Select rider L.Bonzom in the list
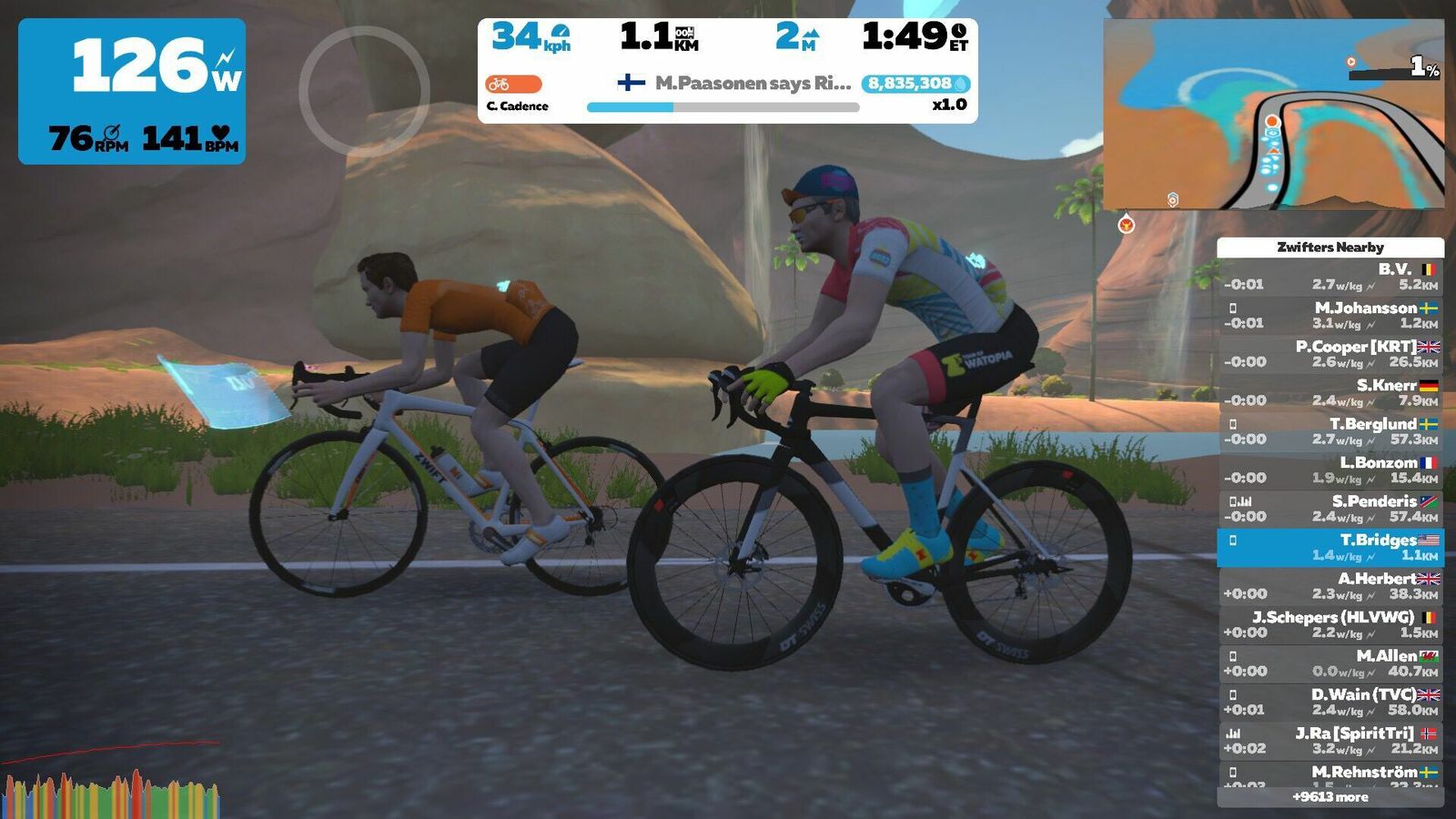1456x819 pixels. 1330,470
